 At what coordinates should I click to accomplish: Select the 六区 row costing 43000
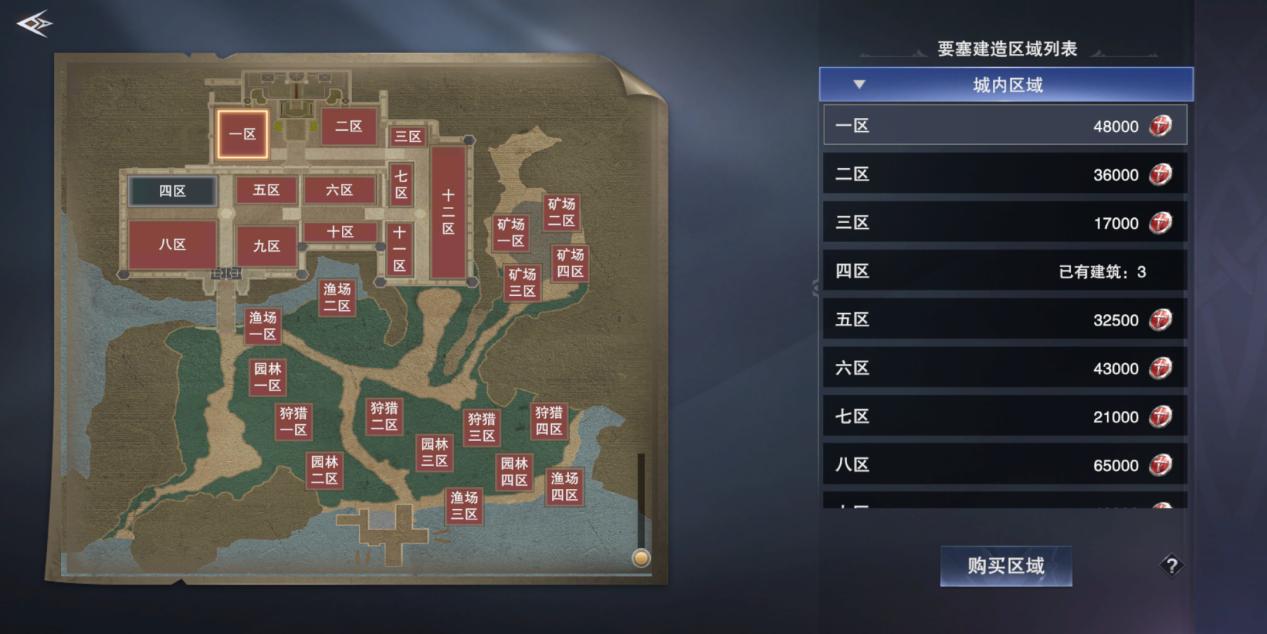[x=1005, y=368]
